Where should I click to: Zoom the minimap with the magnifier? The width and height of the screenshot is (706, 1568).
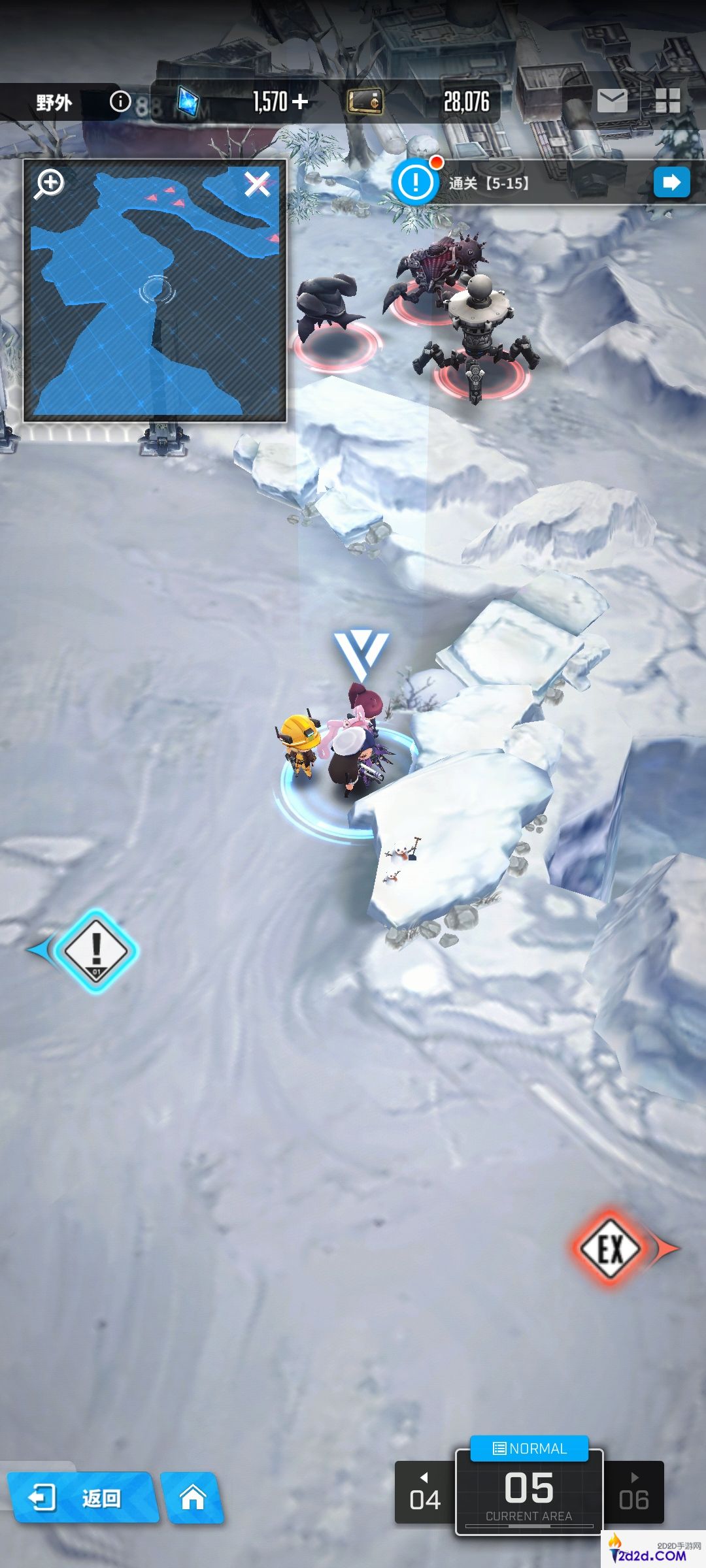coord(50,184)
